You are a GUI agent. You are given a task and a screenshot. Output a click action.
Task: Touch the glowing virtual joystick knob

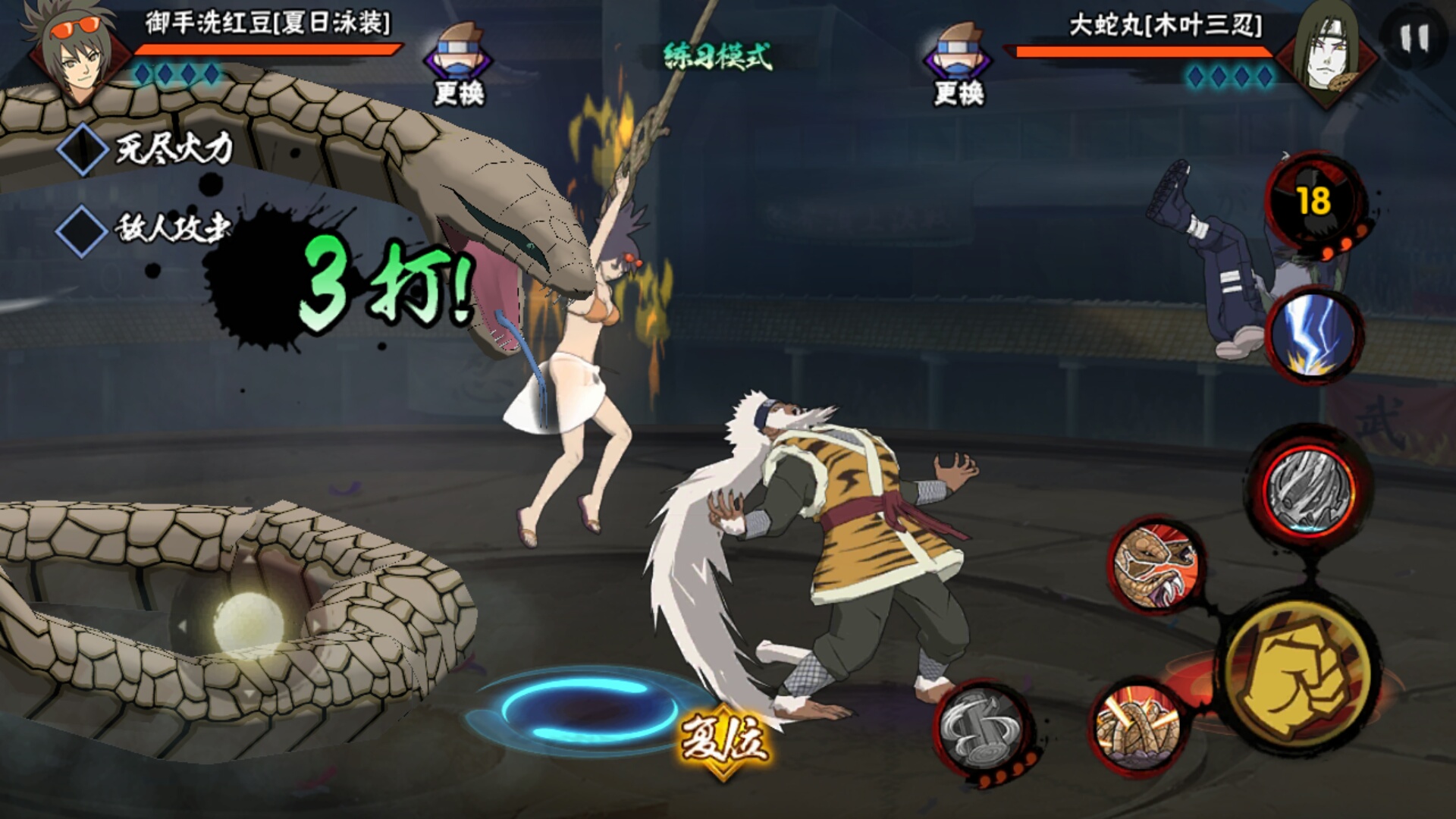point(248,623)
